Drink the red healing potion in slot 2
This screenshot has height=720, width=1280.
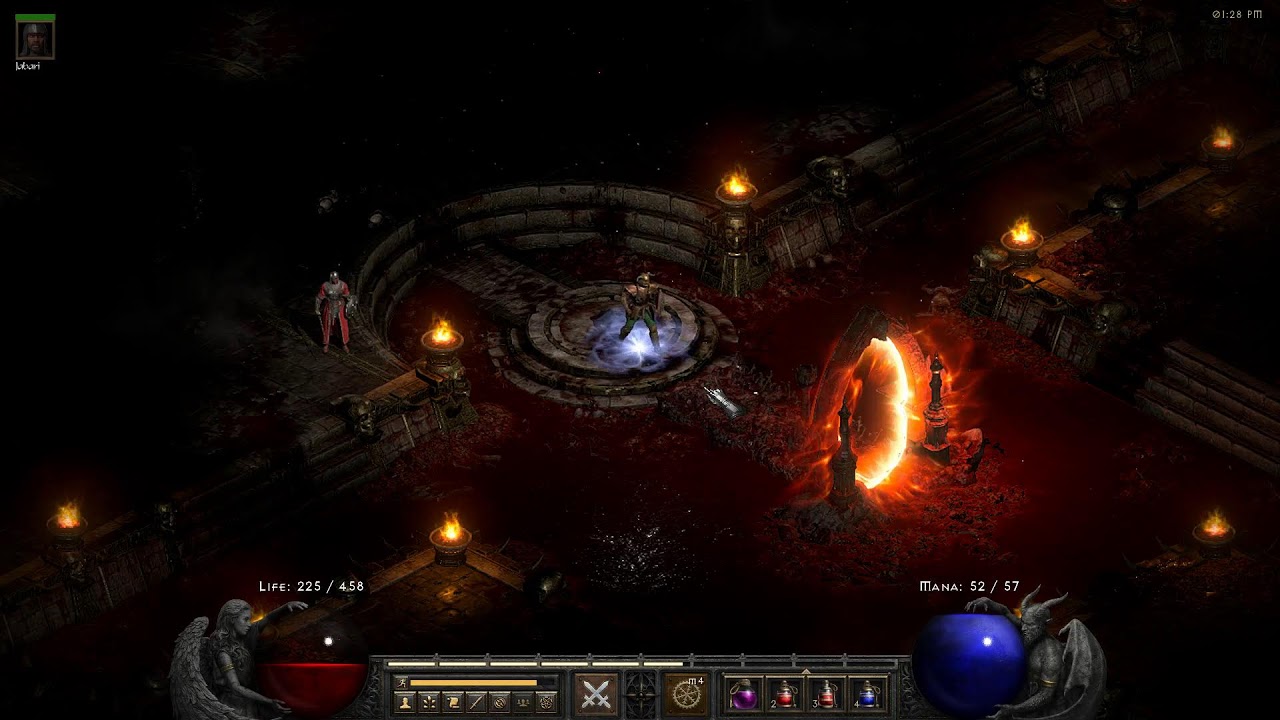tap(786, 695)
